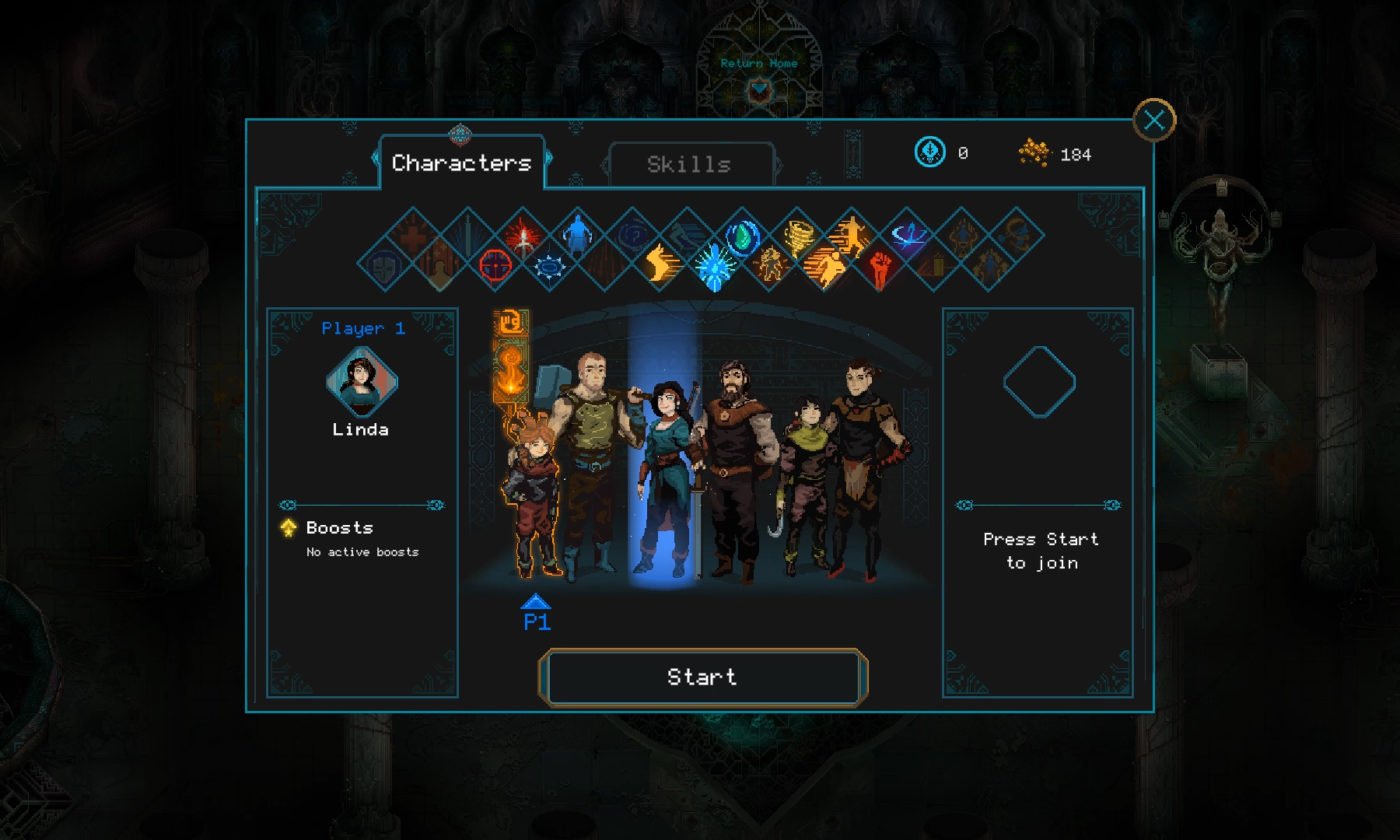Switch to the Skills tab
Screen dimensions: 1400x840
(x=689, y=165)
